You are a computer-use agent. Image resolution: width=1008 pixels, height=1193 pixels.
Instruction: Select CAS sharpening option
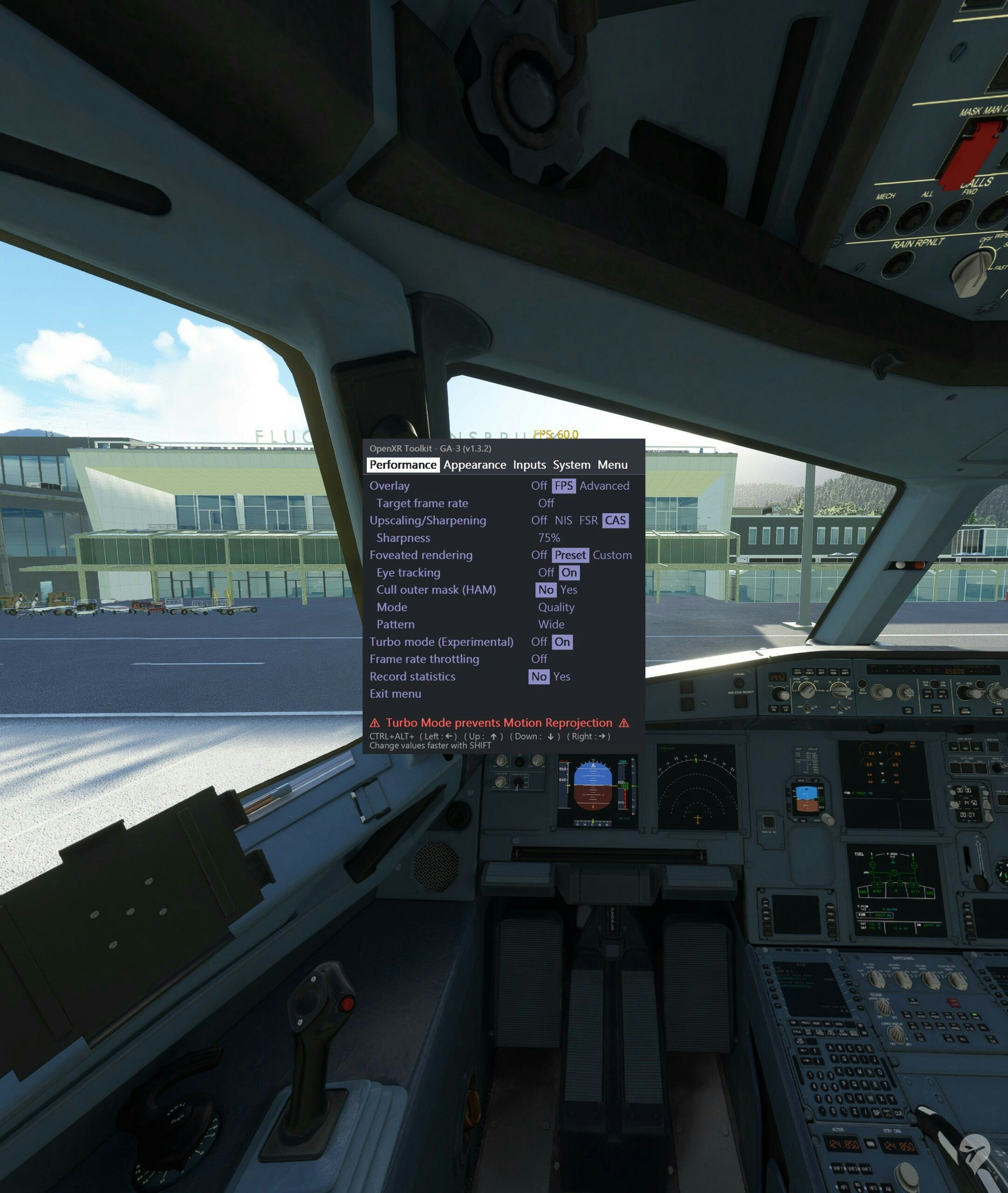tap(615, 521)
